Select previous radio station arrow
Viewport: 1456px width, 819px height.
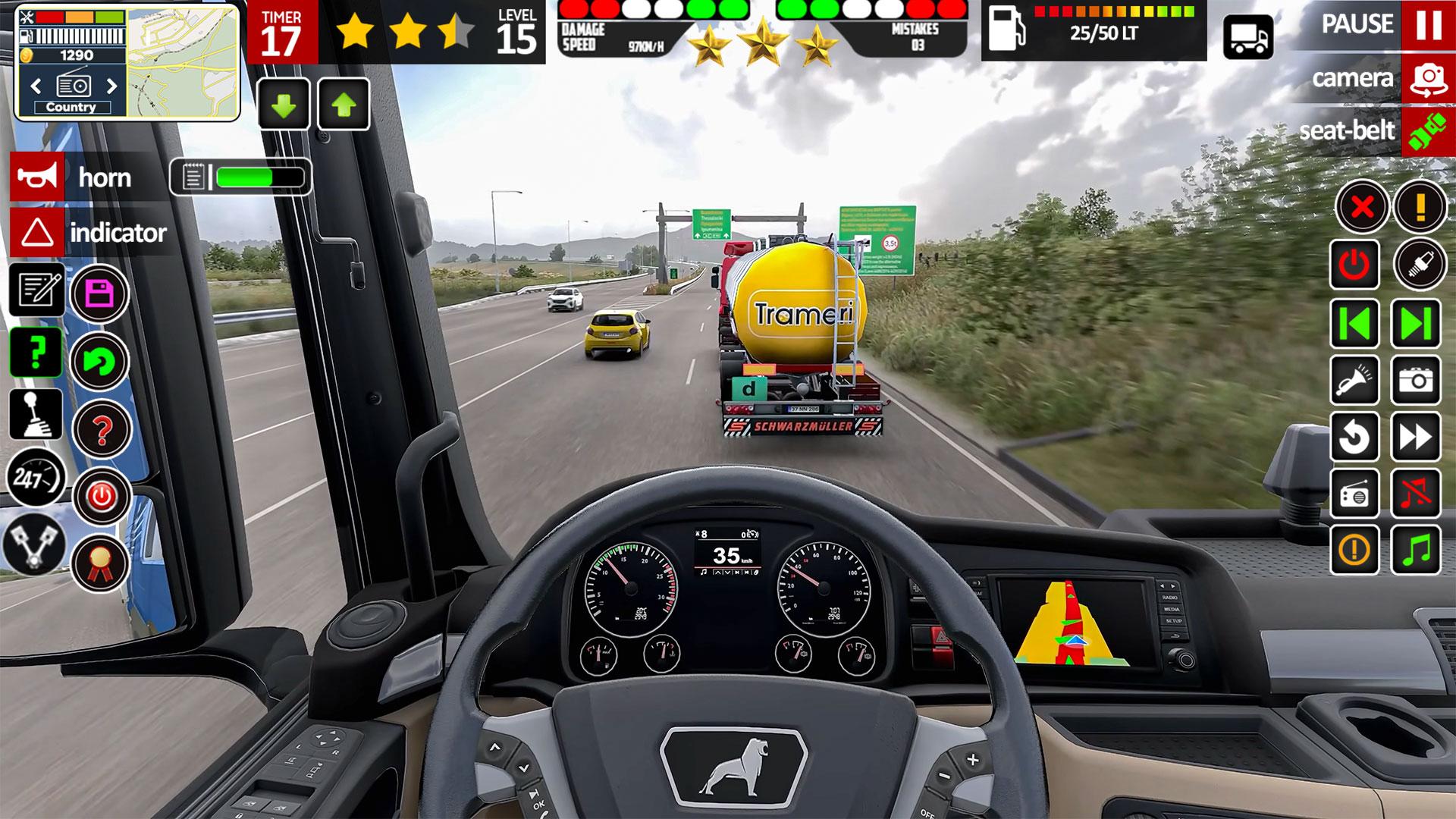(36, 86)
